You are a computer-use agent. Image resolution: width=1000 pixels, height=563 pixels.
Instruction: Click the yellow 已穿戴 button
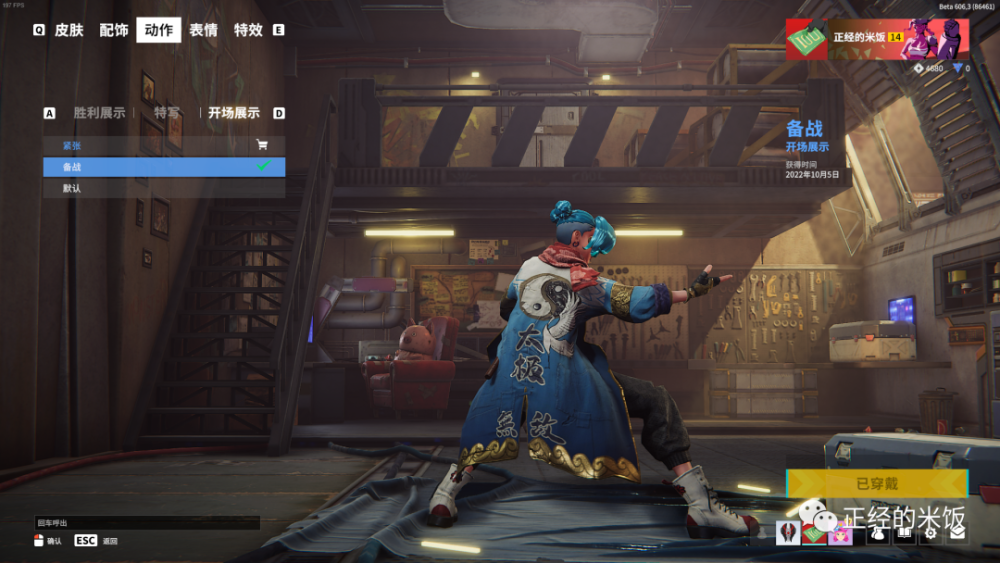pos(877,484)
